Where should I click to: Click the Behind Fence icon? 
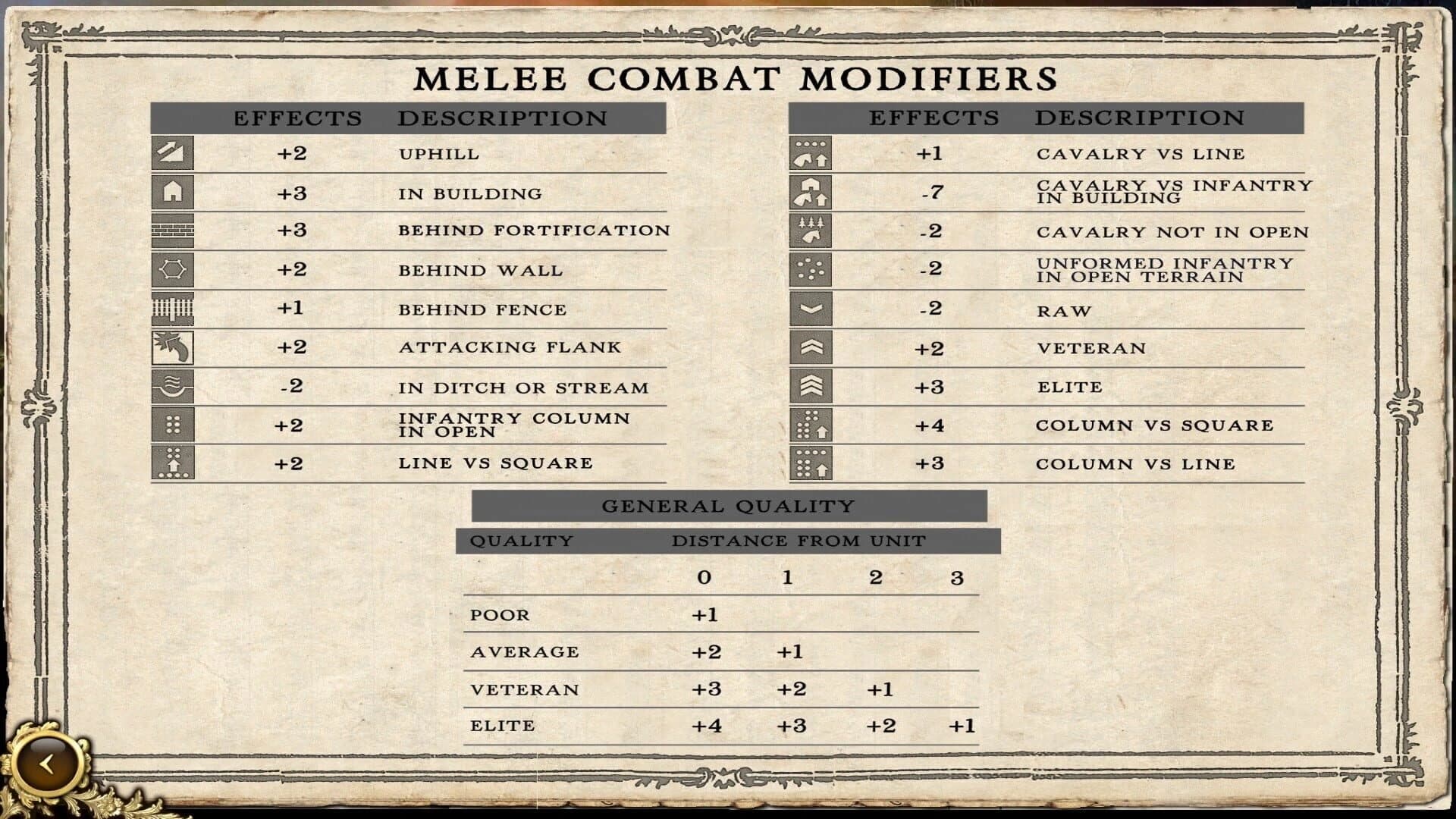(173, 309)
